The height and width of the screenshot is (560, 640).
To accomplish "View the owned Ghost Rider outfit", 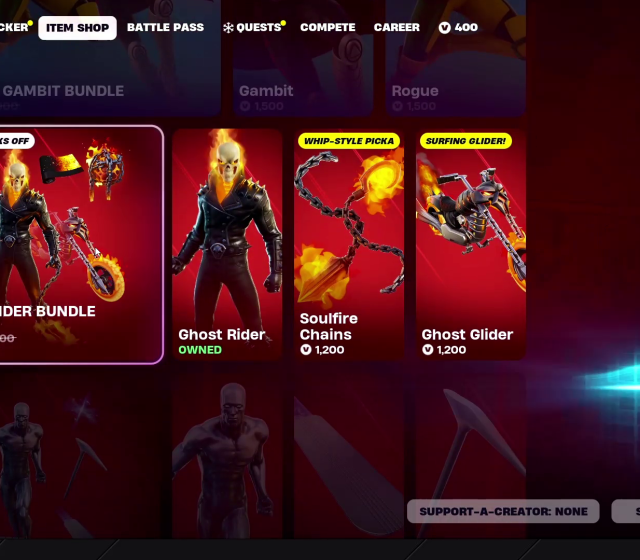I will click(x=227, y=245).
